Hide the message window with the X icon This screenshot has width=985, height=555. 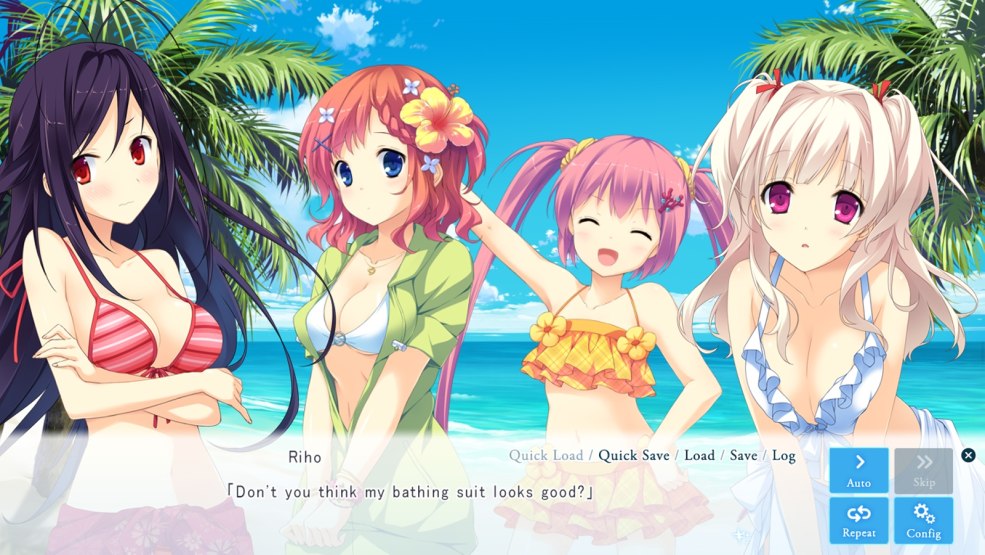pos(968,455)
